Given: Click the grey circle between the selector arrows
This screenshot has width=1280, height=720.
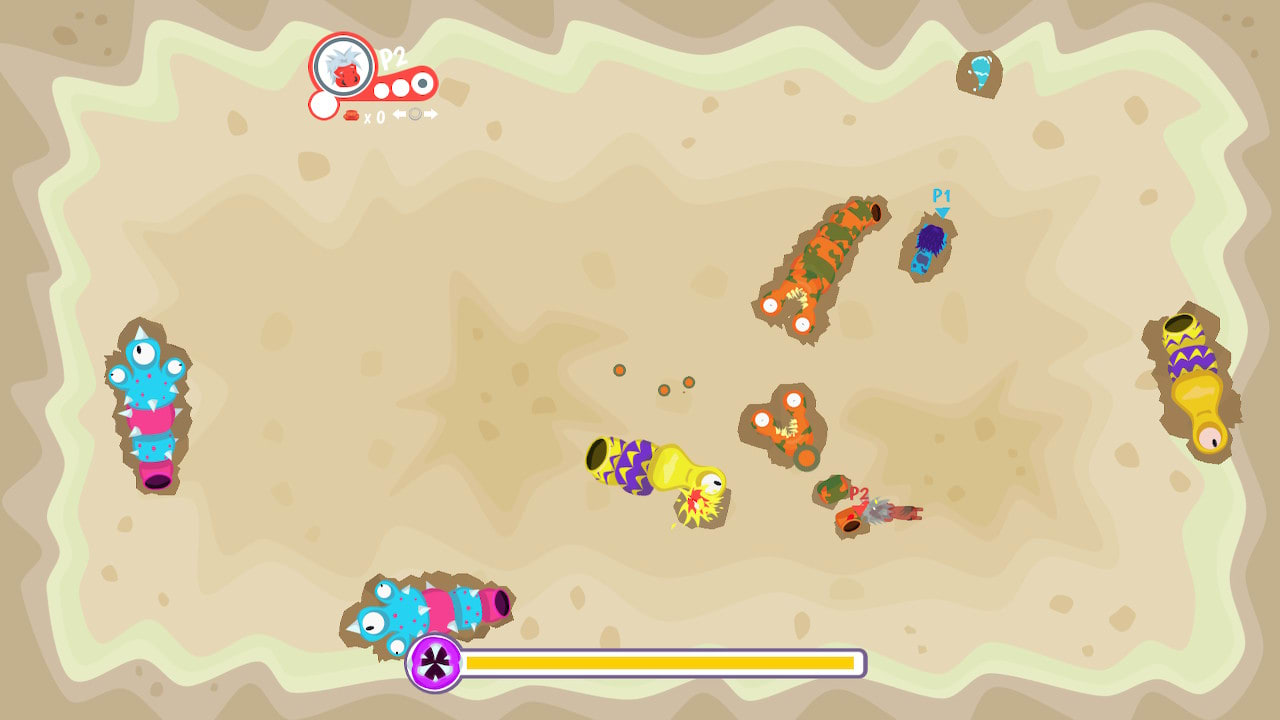Looking at the screenshot, I should click(415, 114).
